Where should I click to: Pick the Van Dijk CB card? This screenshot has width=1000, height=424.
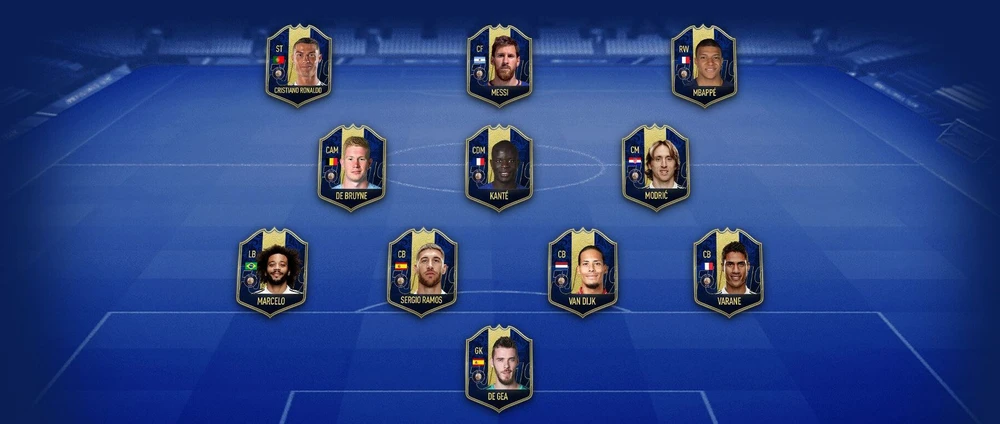(583, 271)
